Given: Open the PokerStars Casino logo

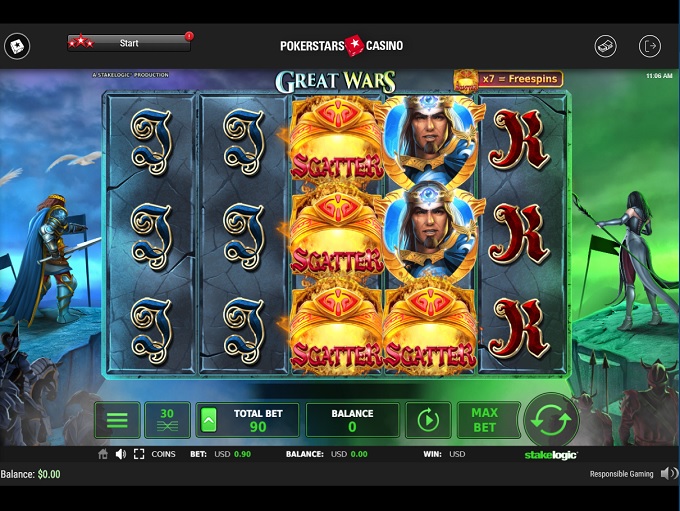Looking at the screenshot, I should coord(342,45).
